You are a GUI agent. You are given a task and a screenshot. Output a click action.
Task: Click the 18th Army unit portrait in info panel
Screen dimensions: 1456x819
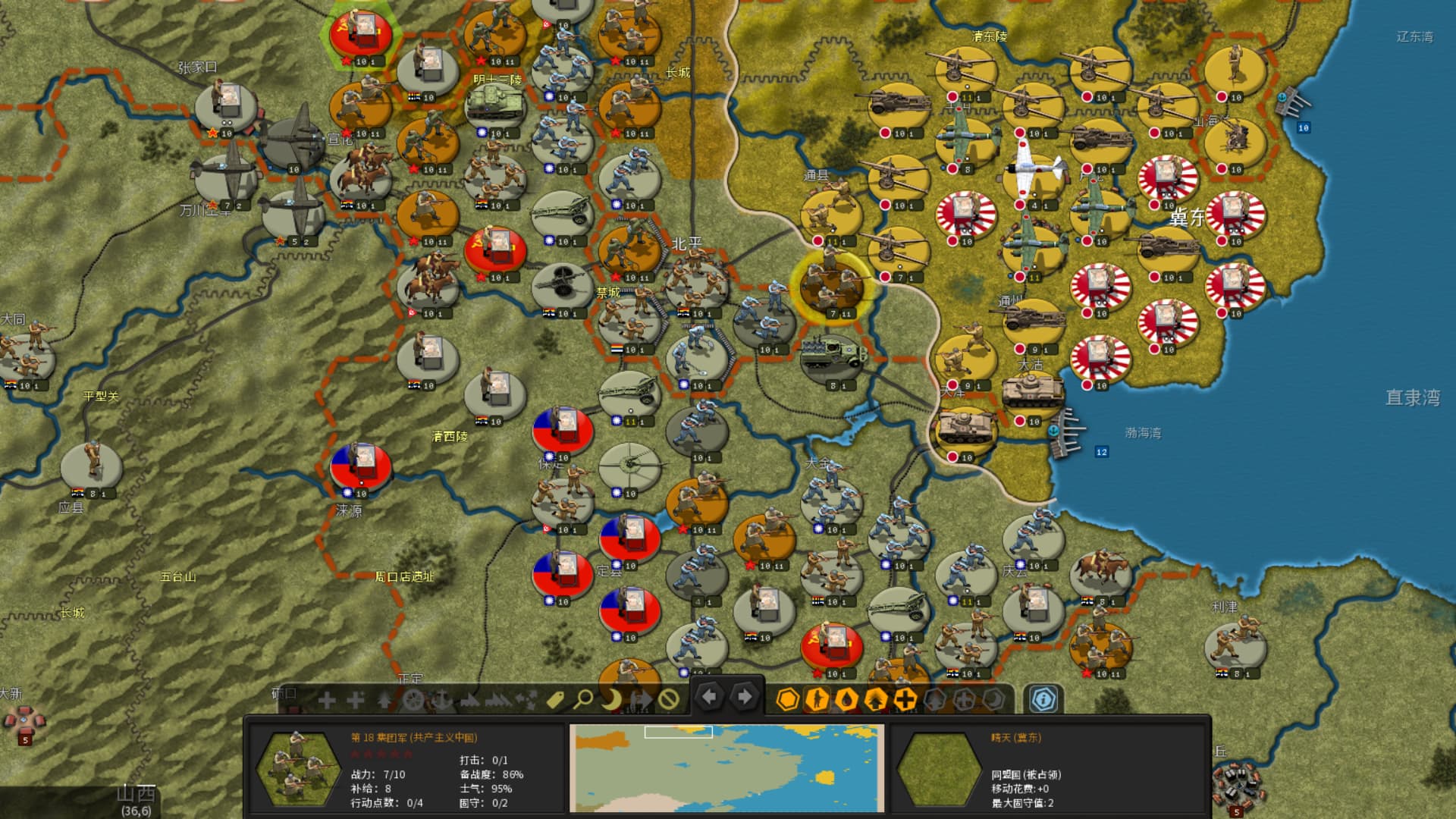[298, 768]
